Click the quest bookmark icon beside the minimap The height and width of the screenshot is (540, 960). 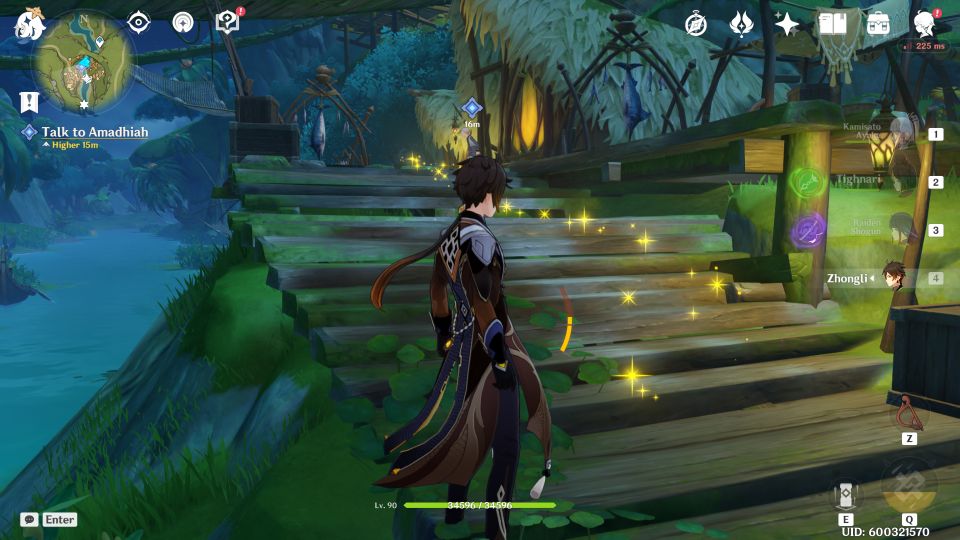28,101
